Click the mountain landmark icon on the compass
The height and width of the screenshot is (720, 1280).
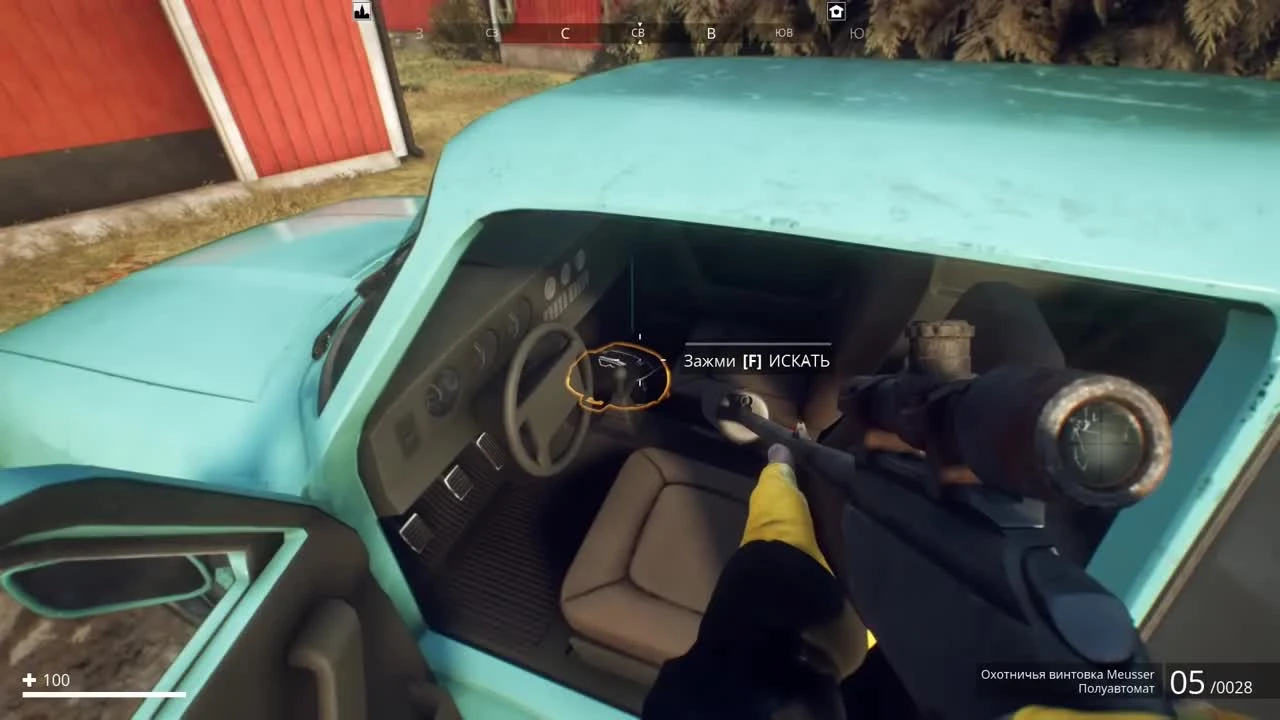click(361, 10)
